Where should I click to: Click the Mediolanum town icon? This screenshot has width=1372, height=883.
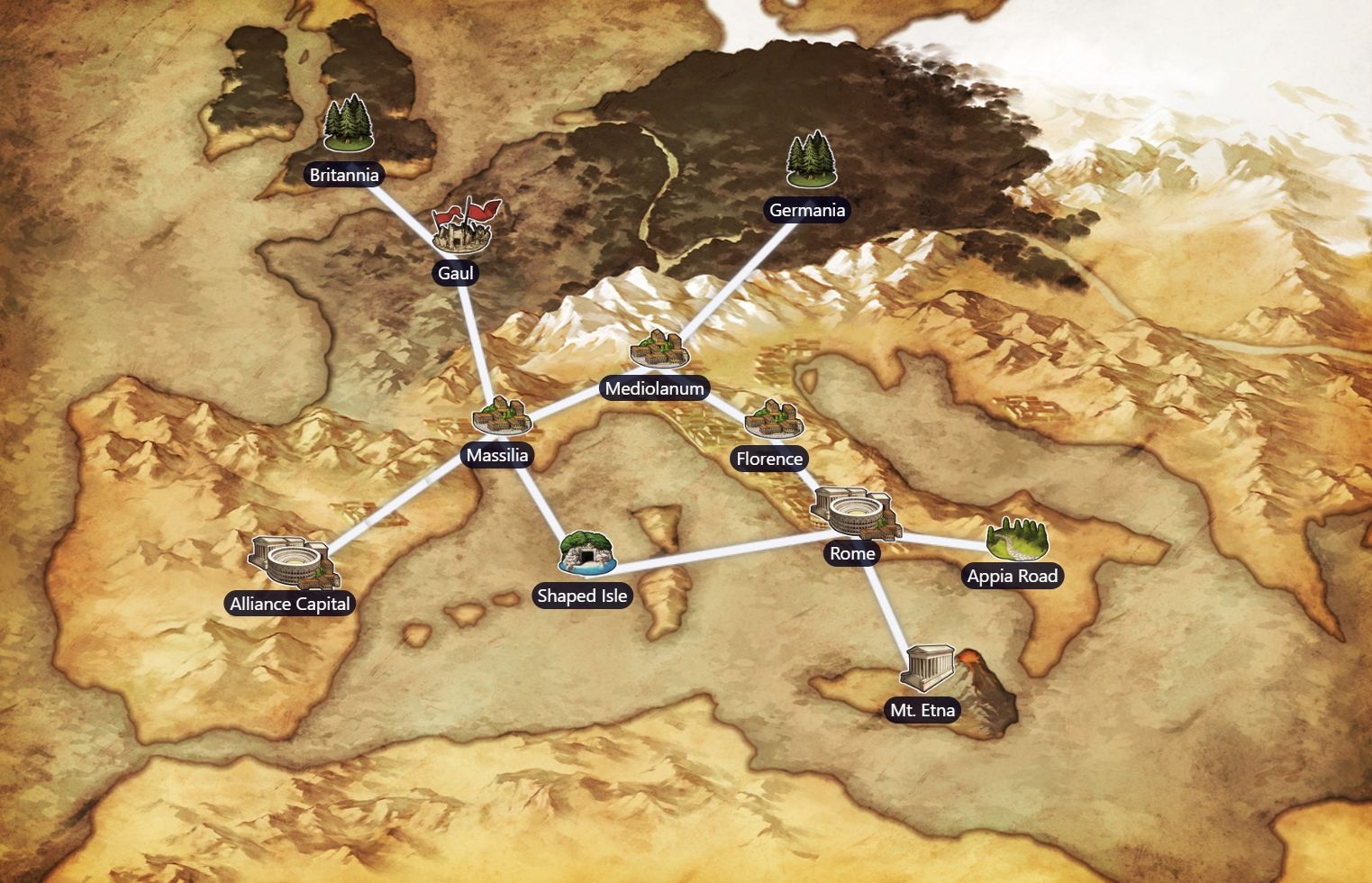click(x=659, y=351)
